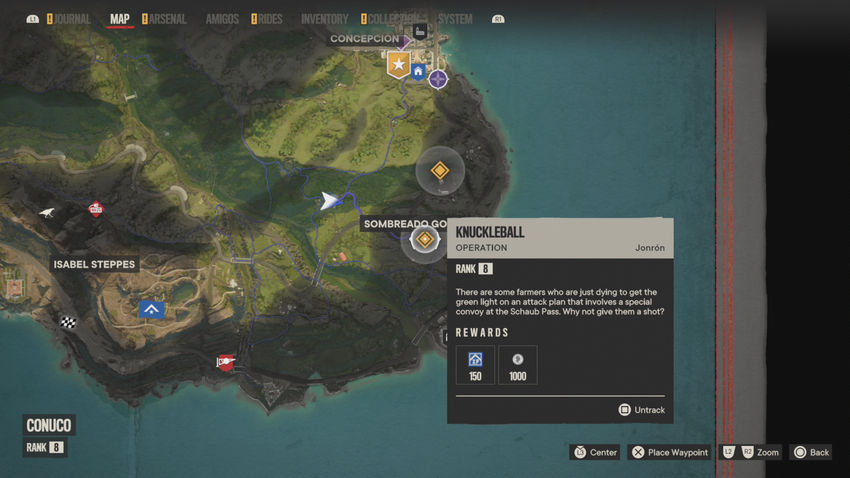Choose the checkered race flag marker

(68, 322)
